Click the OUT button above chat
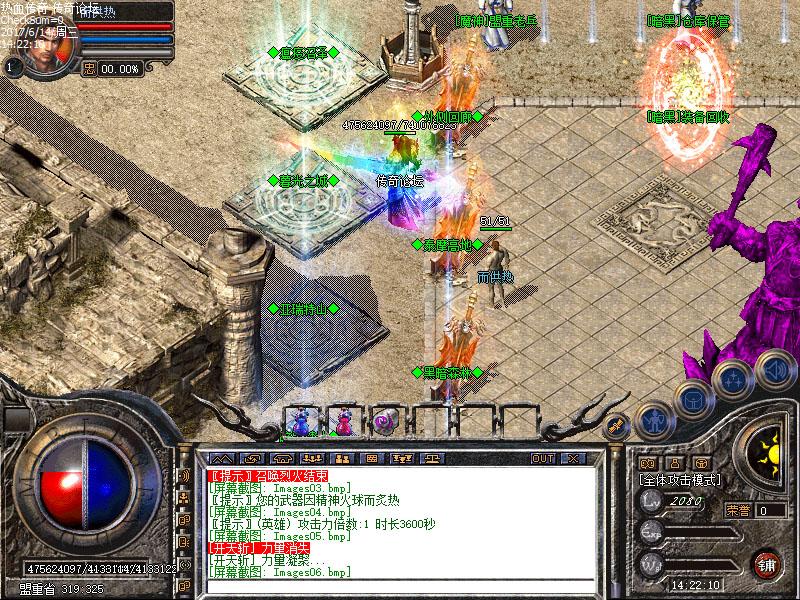 tap(543, 458)
